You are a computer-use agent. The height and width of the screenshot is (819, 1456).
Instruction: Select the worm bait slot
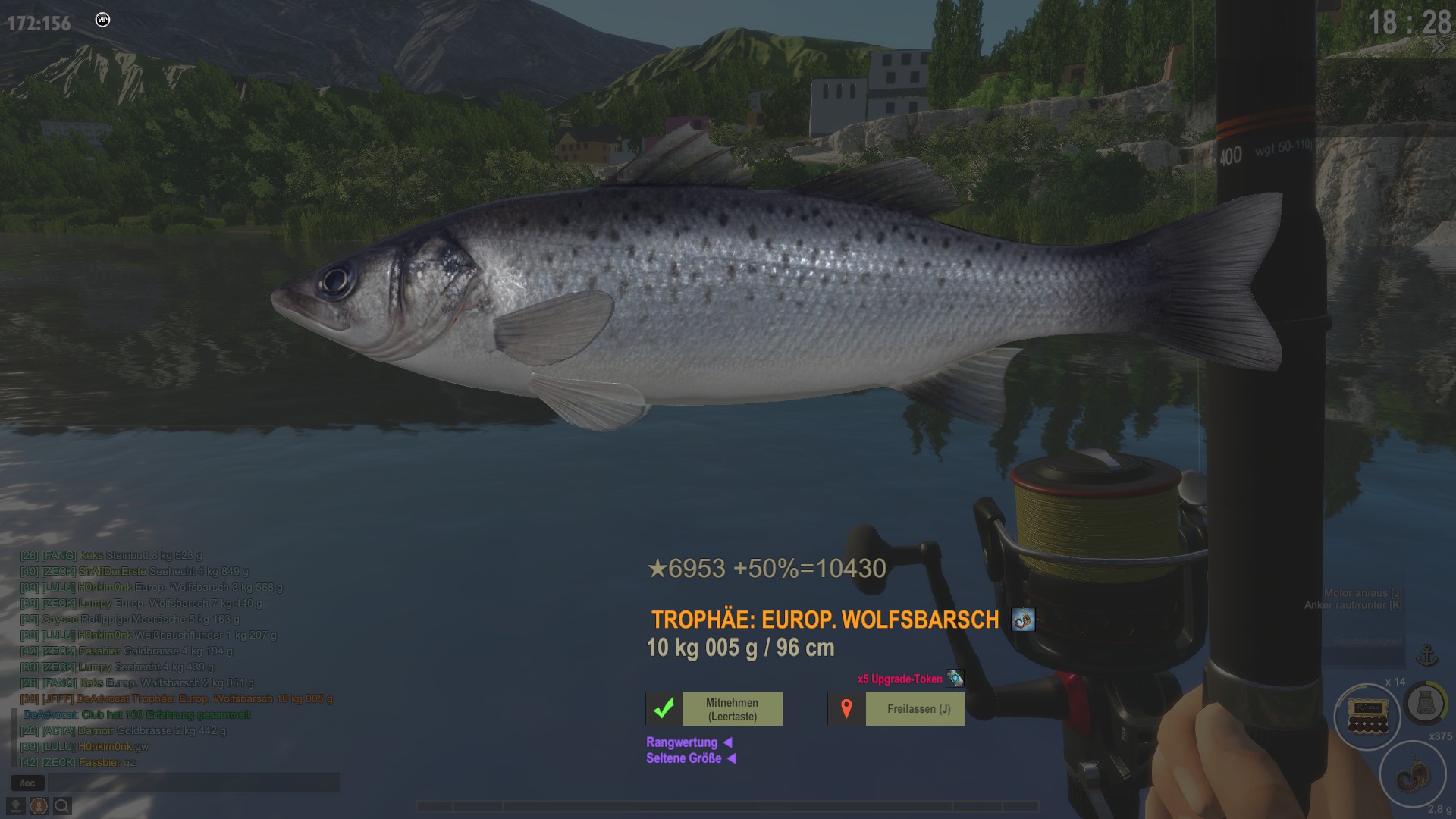click(1412, 775)
